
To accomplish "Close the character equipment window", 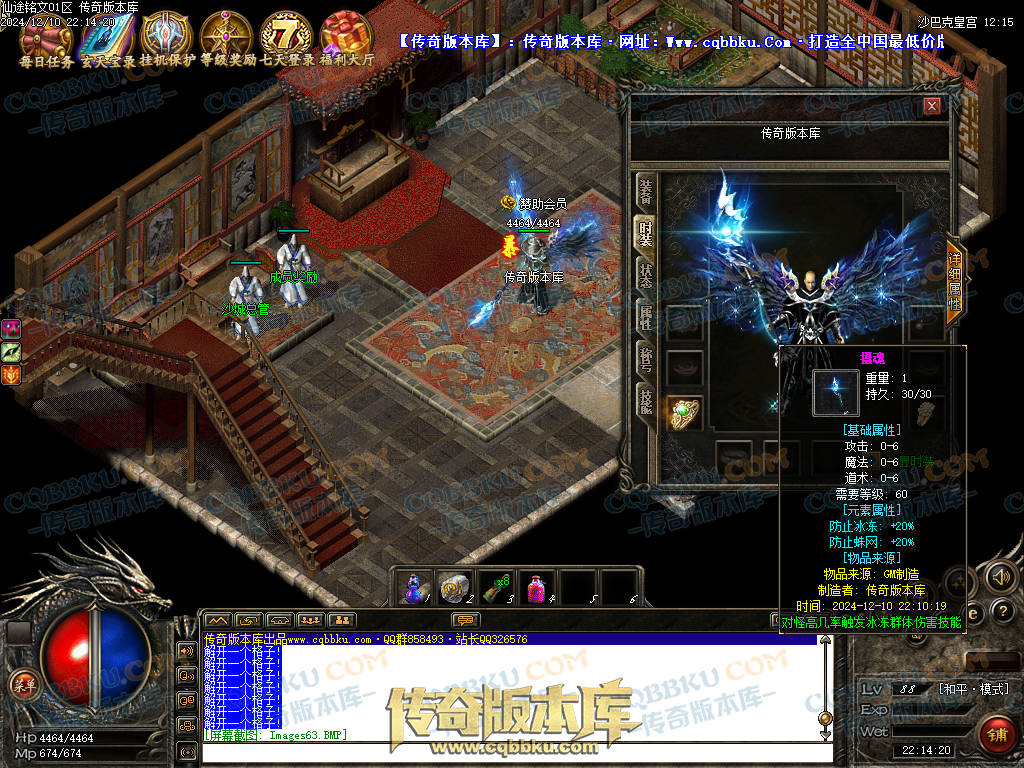I will 932,106.
